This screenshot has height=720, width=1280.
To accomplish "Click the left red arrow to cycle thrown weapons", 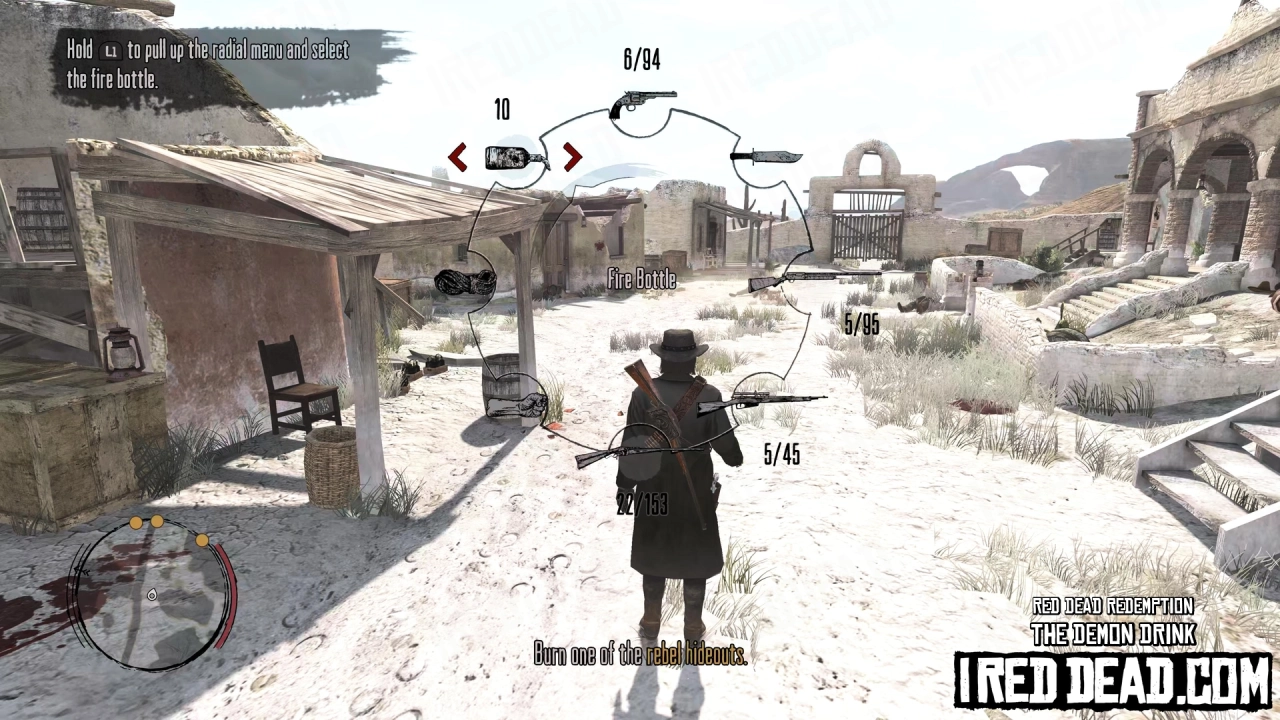I will tap(458, 158).
